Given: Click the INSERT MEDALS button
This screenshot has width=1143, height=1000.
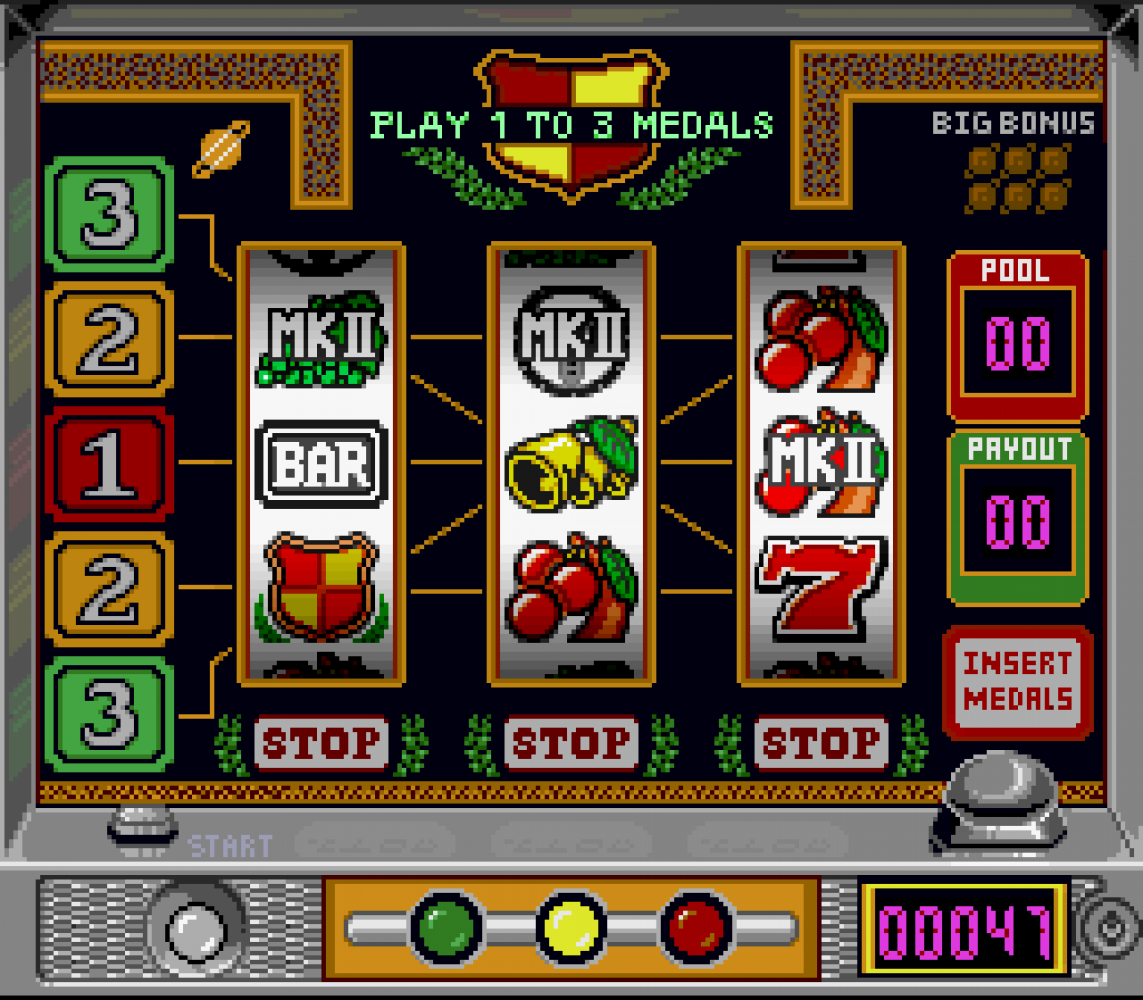Looking at the screenshot, I should tap(1017, 681).
